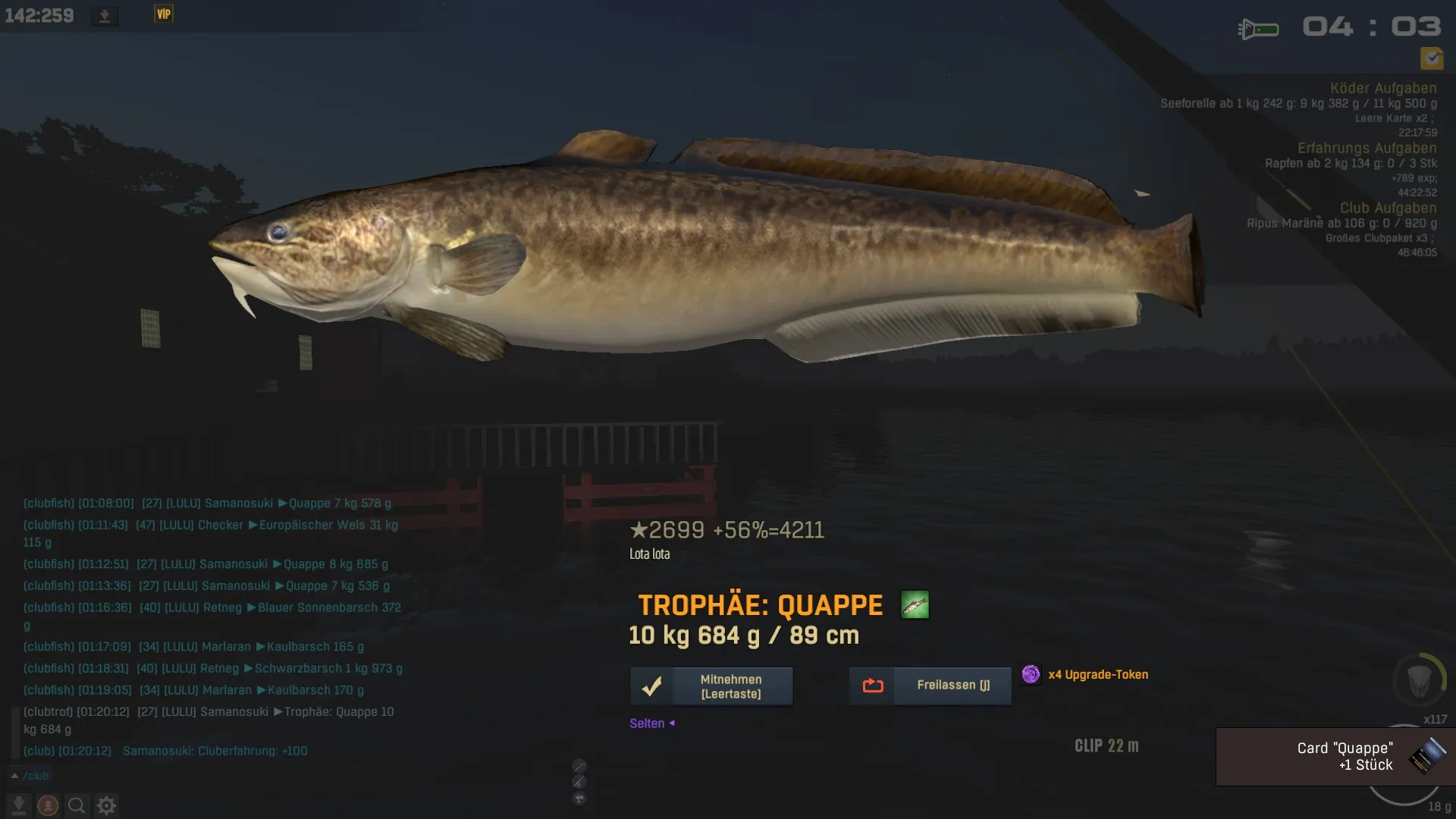Toggle the flashlight icon
The width and height of the screenshot is (1456, 819).
[1258, 30]
